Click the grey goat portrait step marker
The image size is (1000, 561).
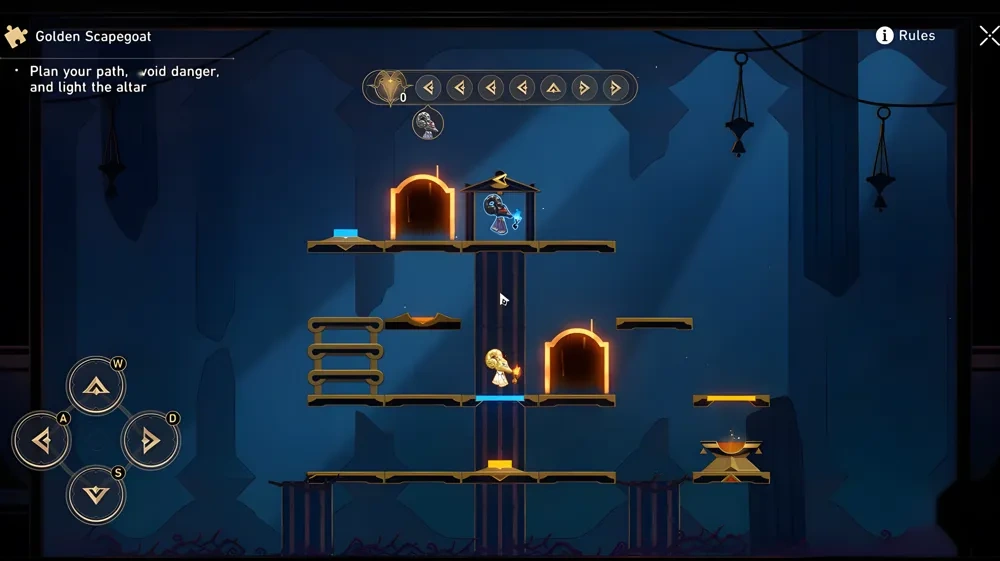[x=428, y=124]
